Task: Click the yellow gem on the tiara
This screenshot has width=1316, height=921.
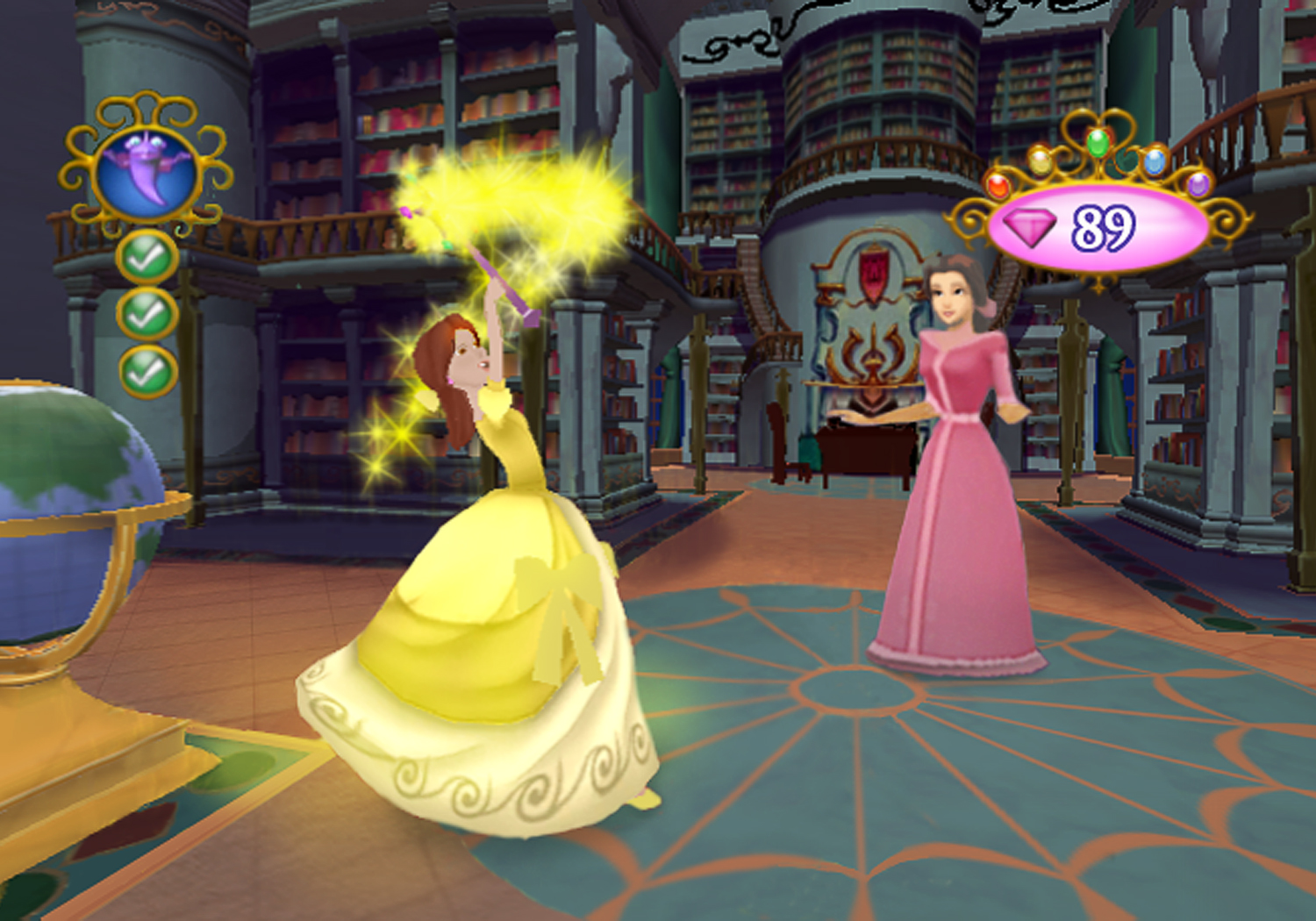Action: pyautogui.click(x=1041, y=163)
